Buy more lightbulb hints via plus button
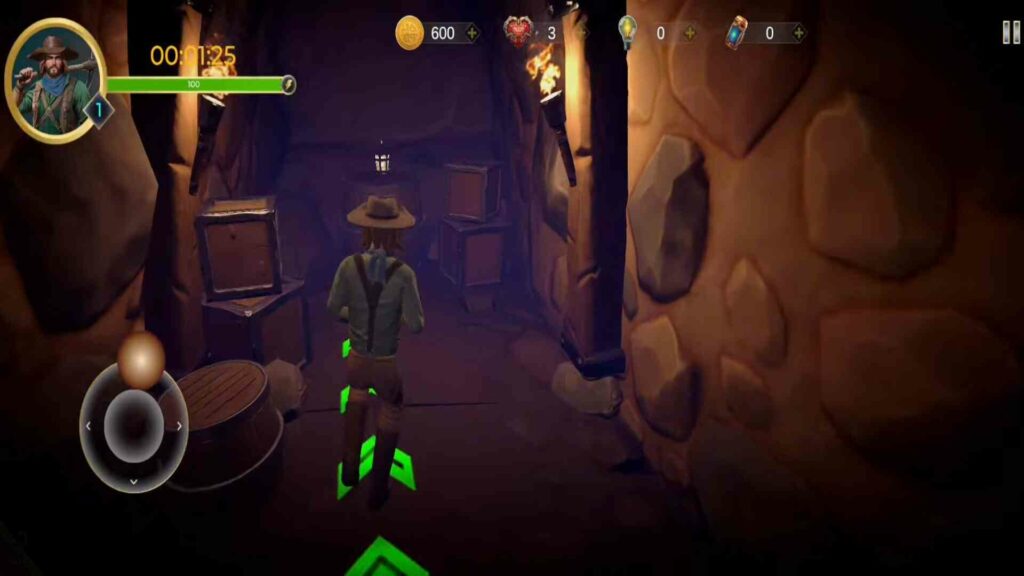This screenshot has height=576, width=1024. (x=690, y=33)
